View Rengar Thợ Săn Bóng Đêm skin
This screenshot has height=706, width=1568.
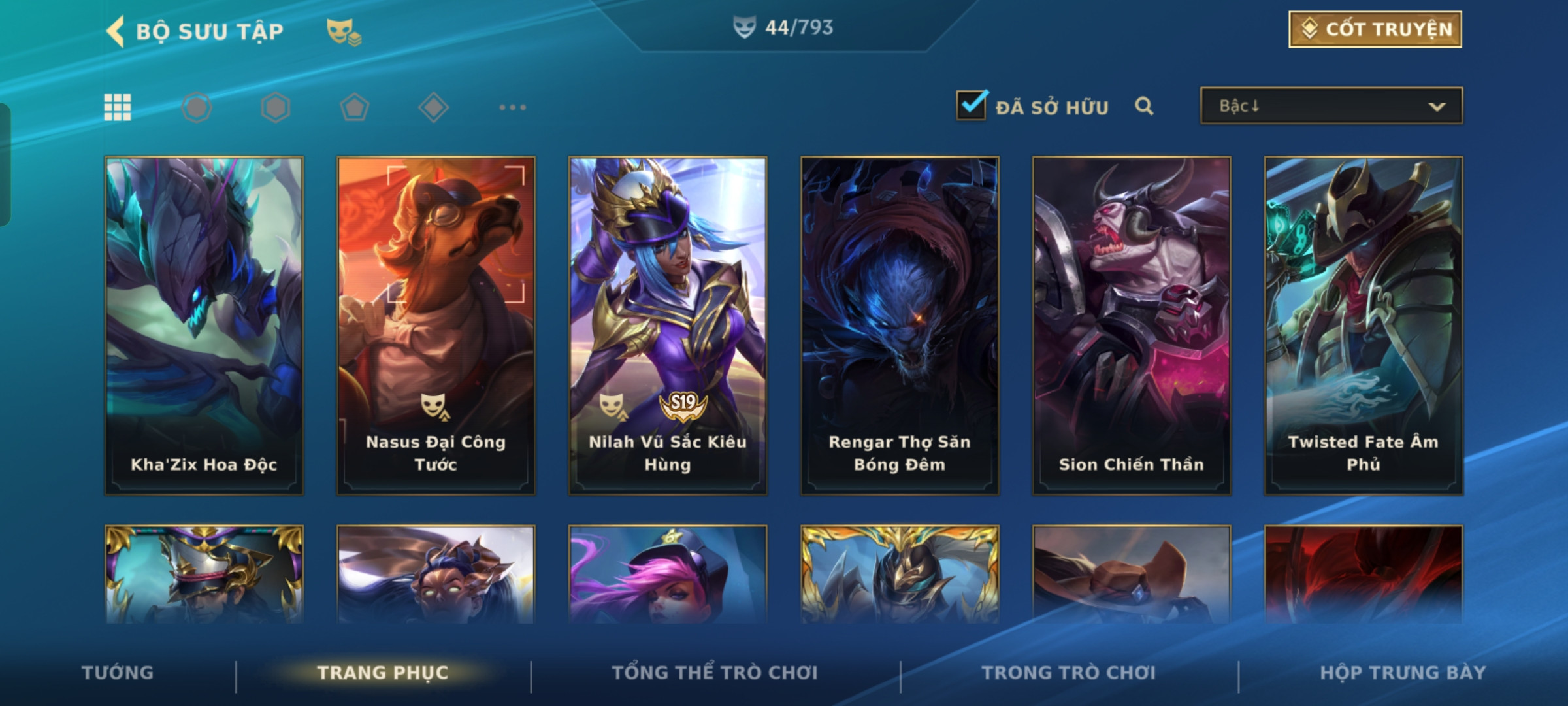click(900, 325)
